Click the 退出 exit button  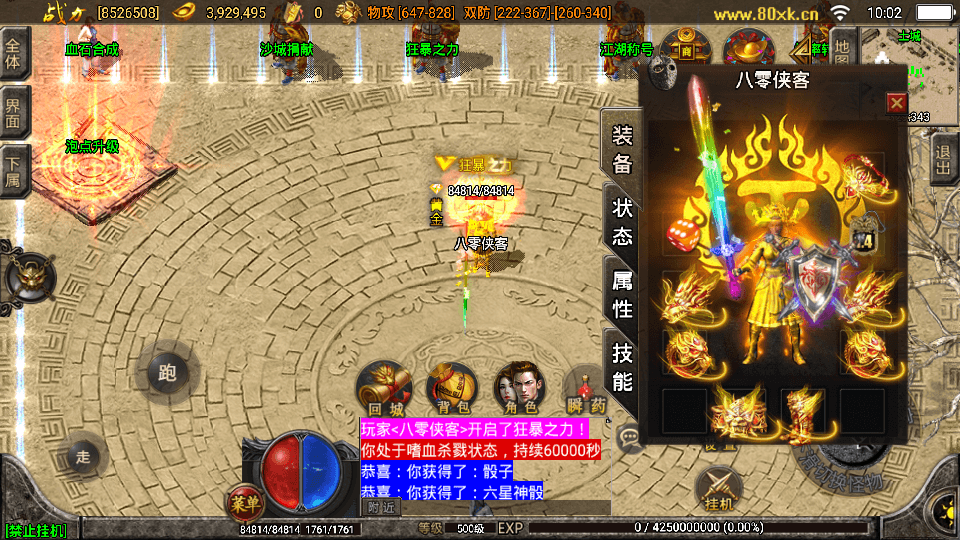coord(942,159)
